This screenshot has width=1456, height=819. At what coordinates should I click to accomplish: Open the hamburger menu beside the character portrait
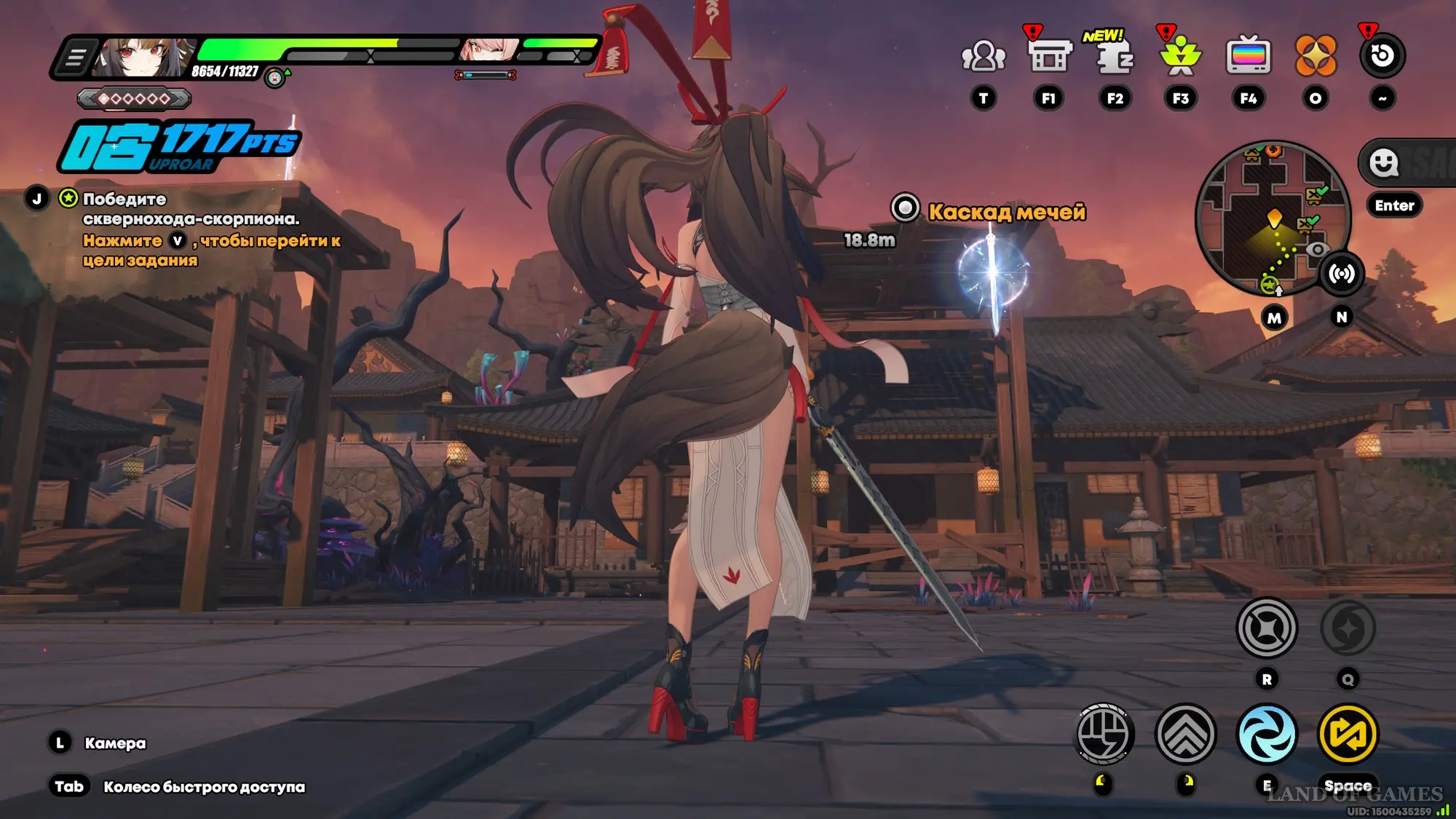[75, 57]
